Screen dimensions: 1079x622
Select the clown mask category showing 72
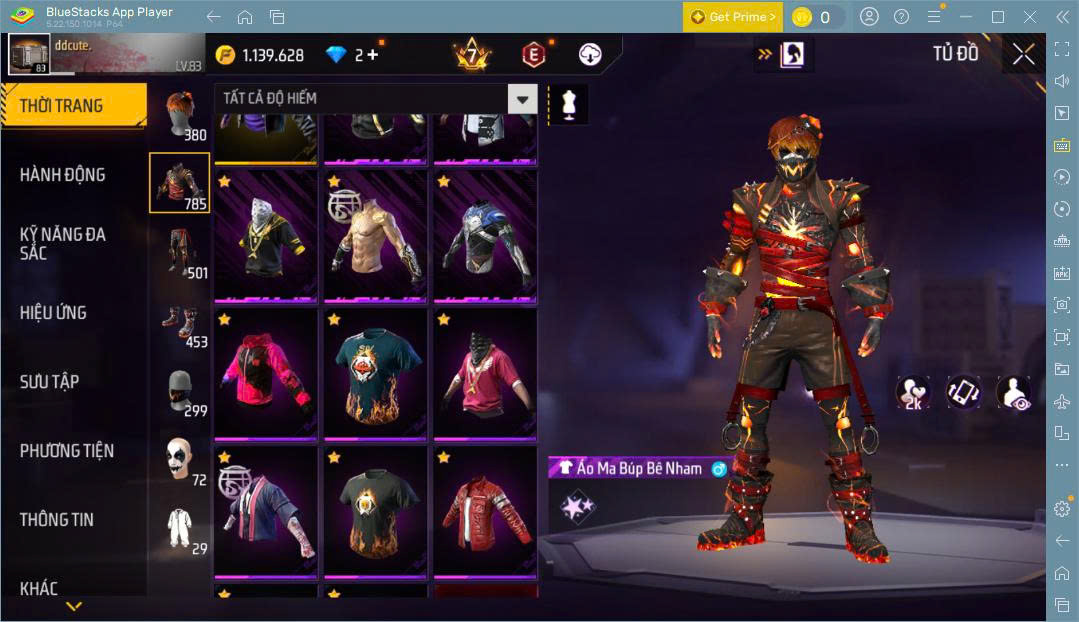[x=180, y=460]
